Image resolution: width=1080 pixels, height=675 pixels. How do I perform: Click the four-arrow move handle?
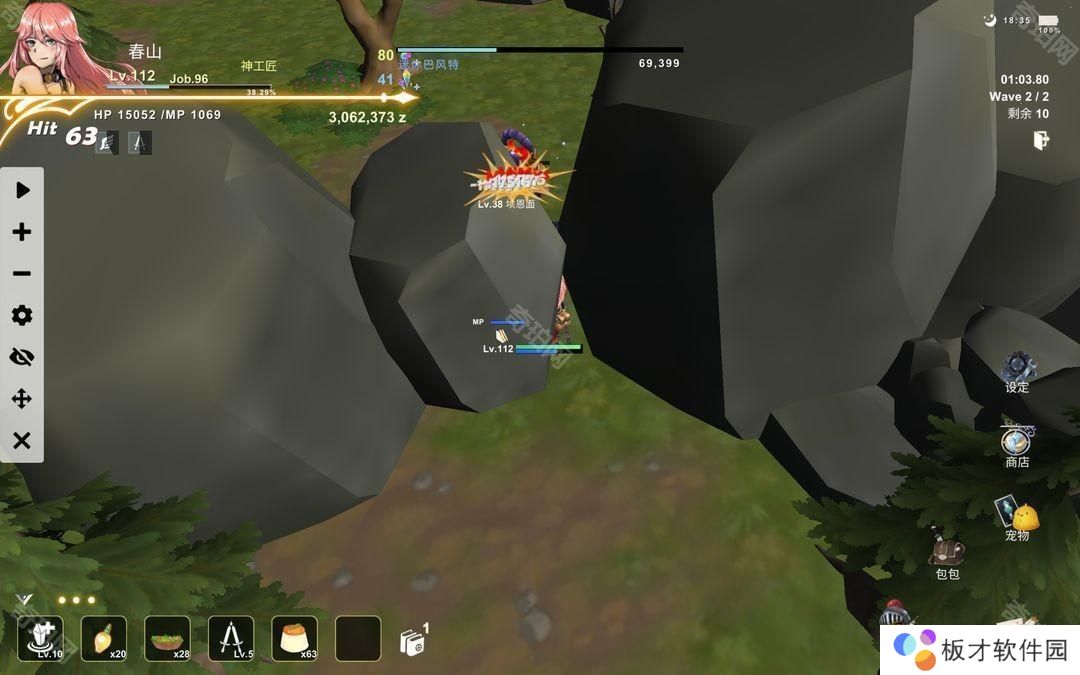pos(22,399)
